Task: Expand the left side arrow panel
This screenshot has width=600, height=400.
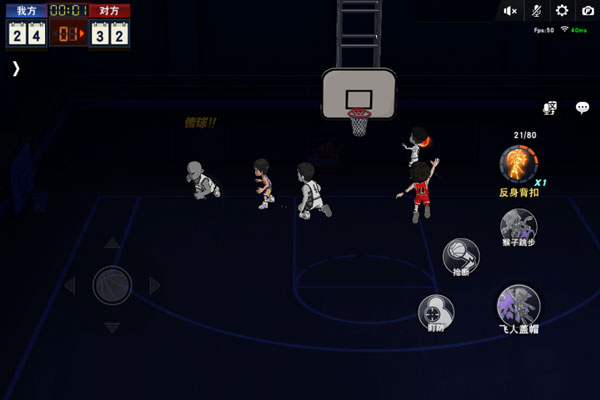Action: [15, 68]
